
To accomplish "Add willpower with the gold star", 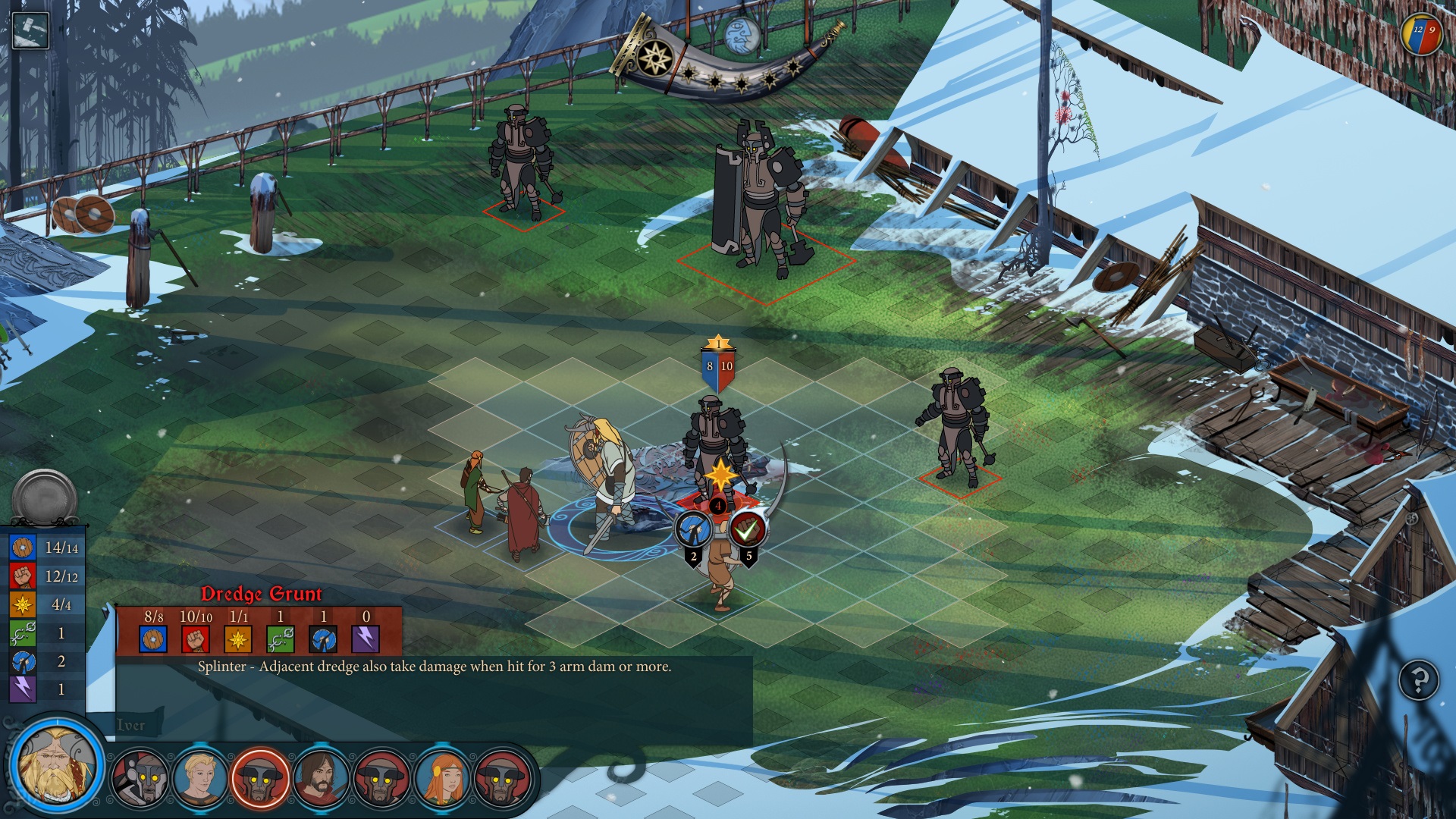I will [720, 476].
